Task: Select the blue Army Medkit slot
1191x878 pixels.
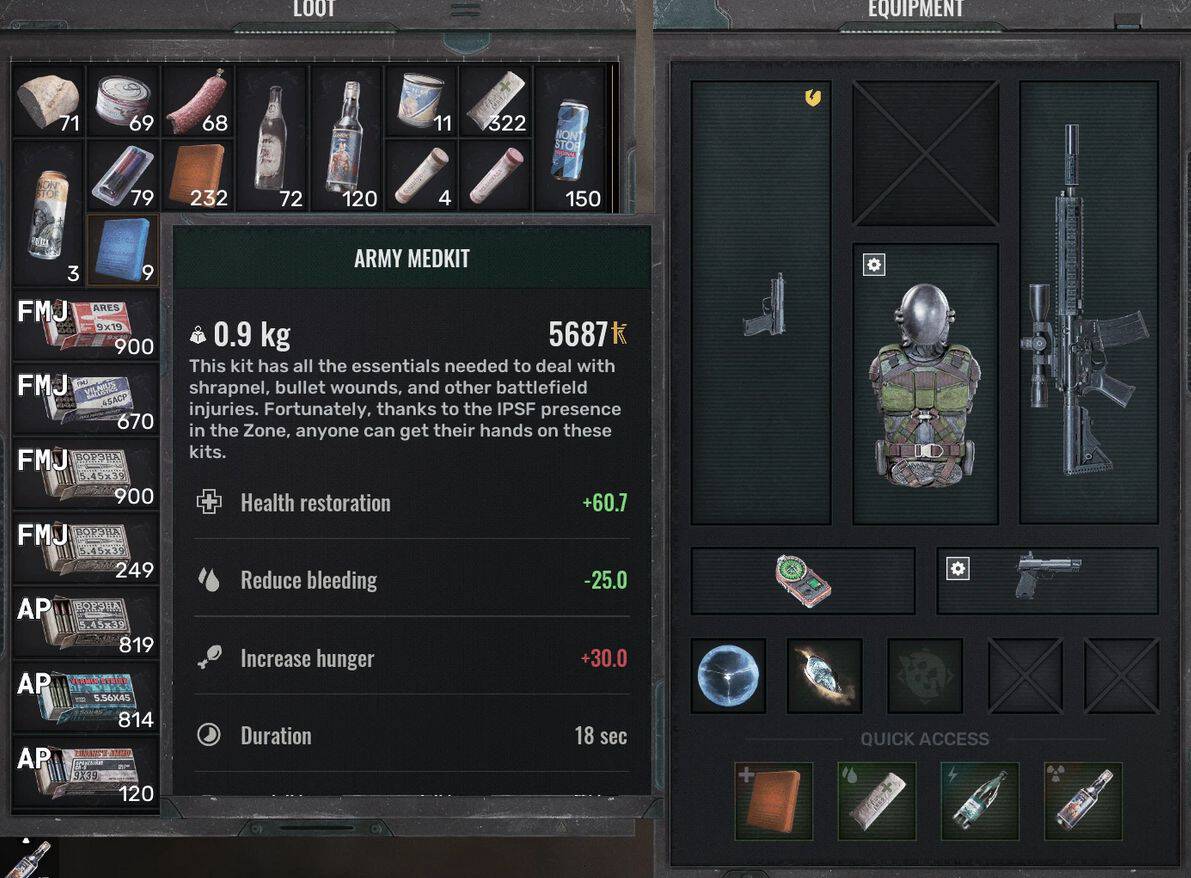Action: [x=123, y=249]
